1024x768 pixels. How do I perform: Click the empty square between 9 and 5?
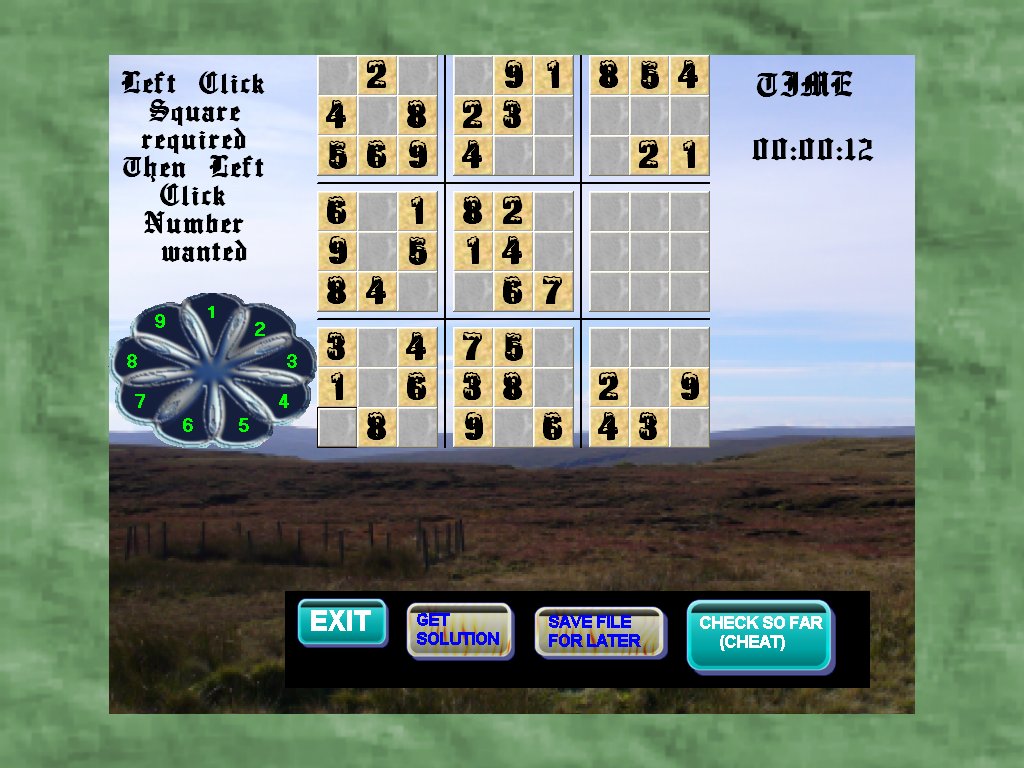(x=377, y=251)
